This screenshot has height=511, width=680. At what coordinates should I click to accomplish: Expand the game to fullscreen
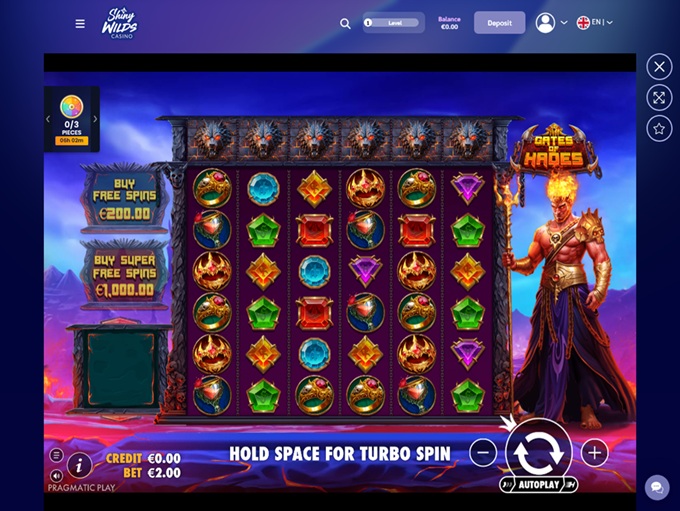tap(659, 97)
